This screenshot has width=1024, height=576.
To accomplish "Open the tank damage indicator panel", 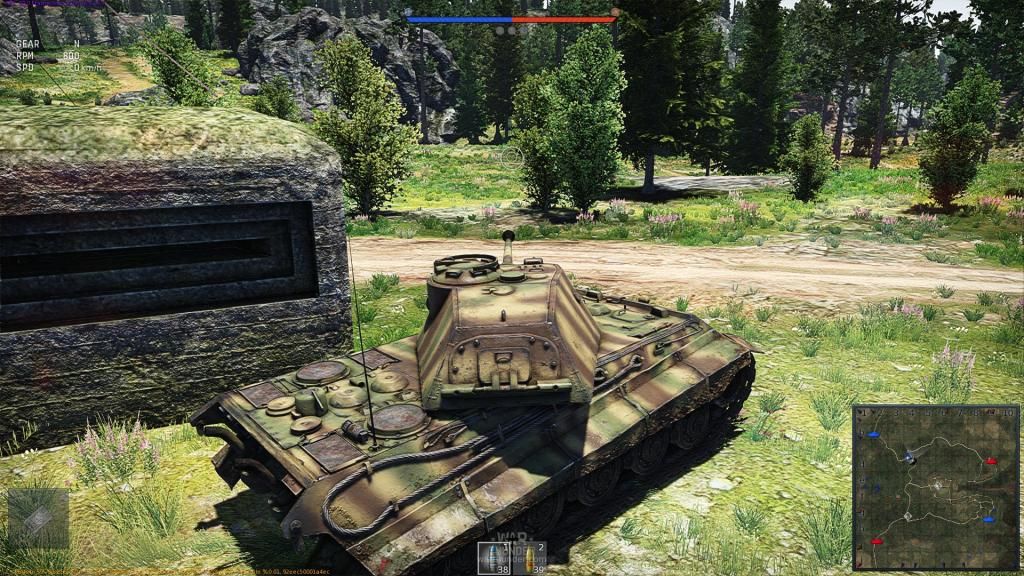I will [x=38, y=518].
